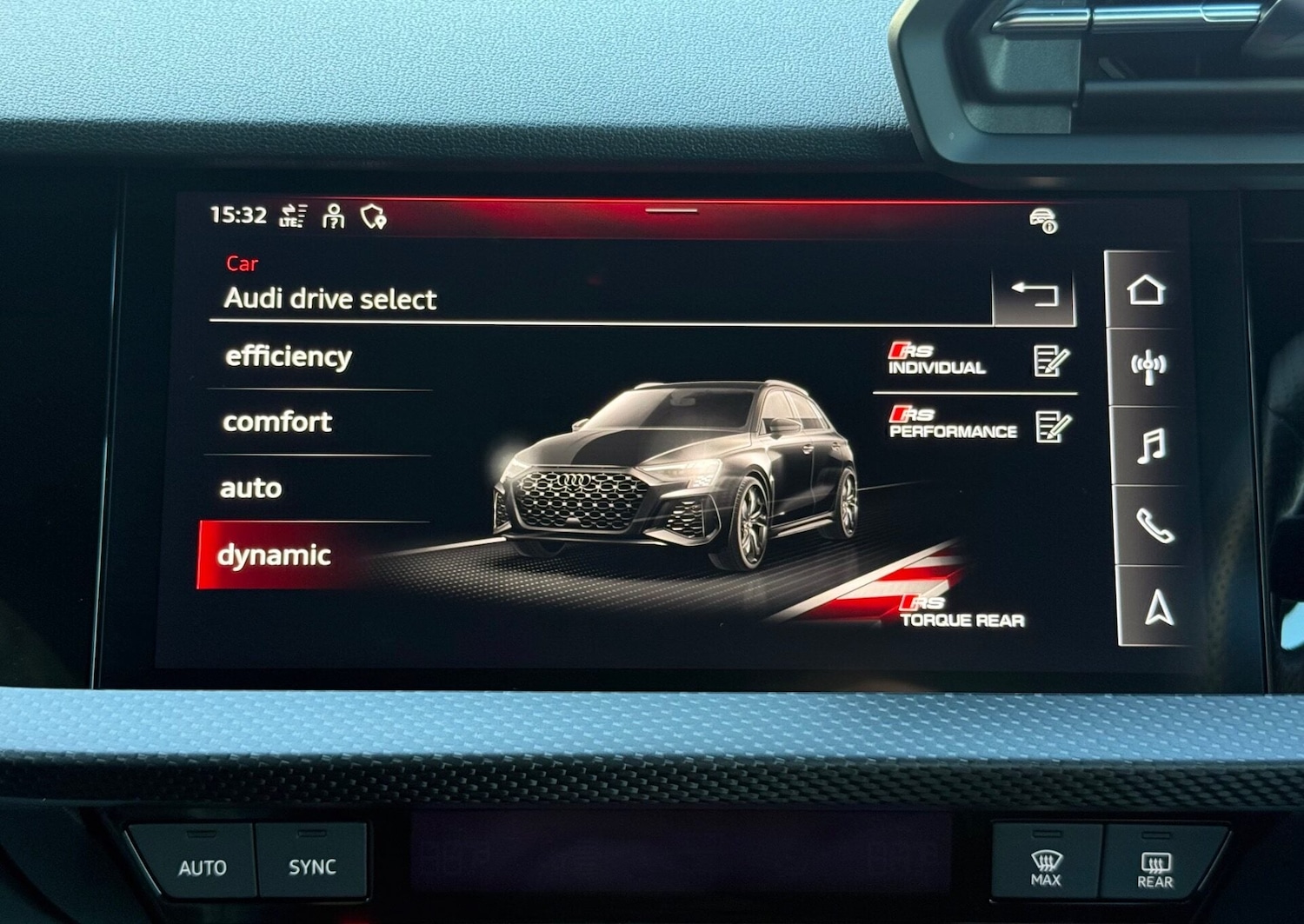Open RS Performance mode settings editor
The height and width of the screenshot is (924, 1304).
click(1048, 425)
